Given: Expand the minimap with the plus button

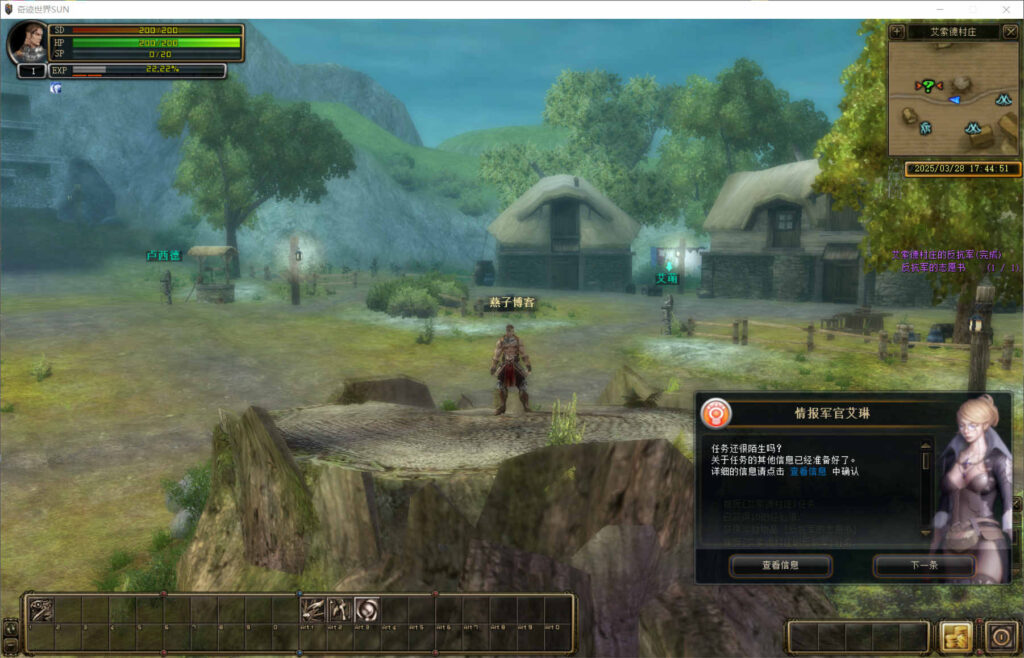Looking at the screenshot, I should (x=898, y=32).
